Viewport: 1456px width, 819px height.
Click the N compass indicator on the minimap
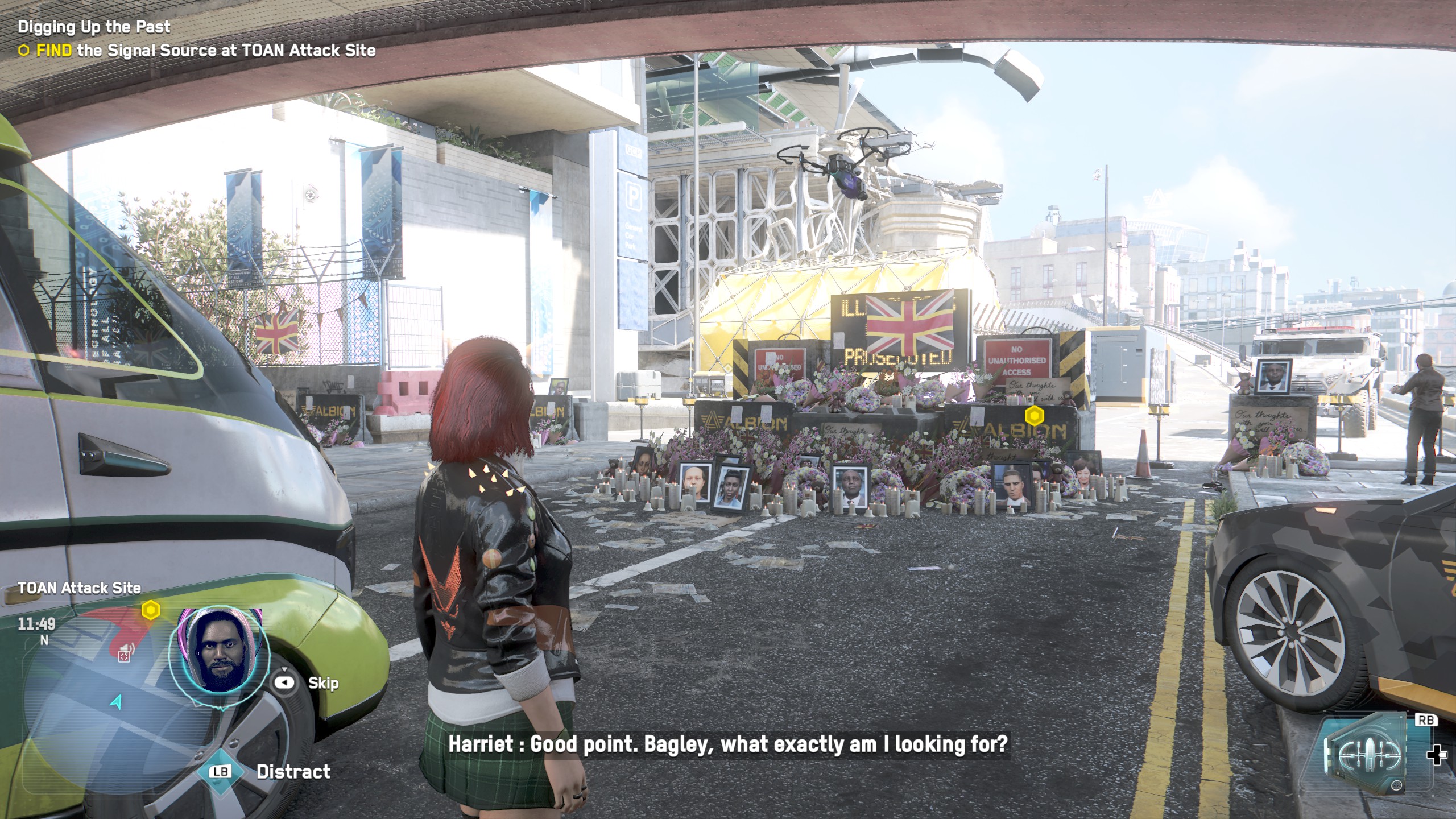tap(44, 640)
